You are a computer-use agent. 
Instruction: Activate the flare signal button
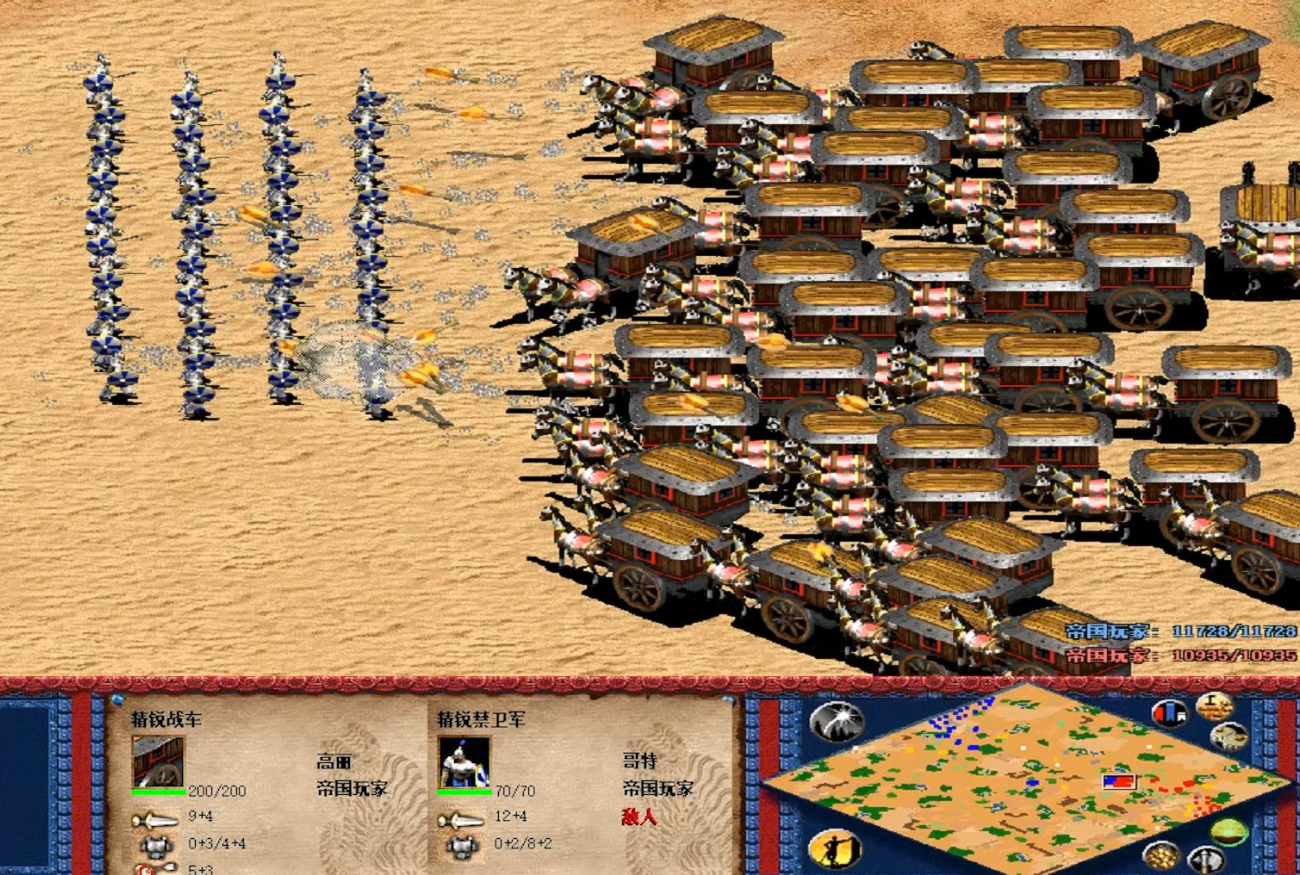(837, 721)
